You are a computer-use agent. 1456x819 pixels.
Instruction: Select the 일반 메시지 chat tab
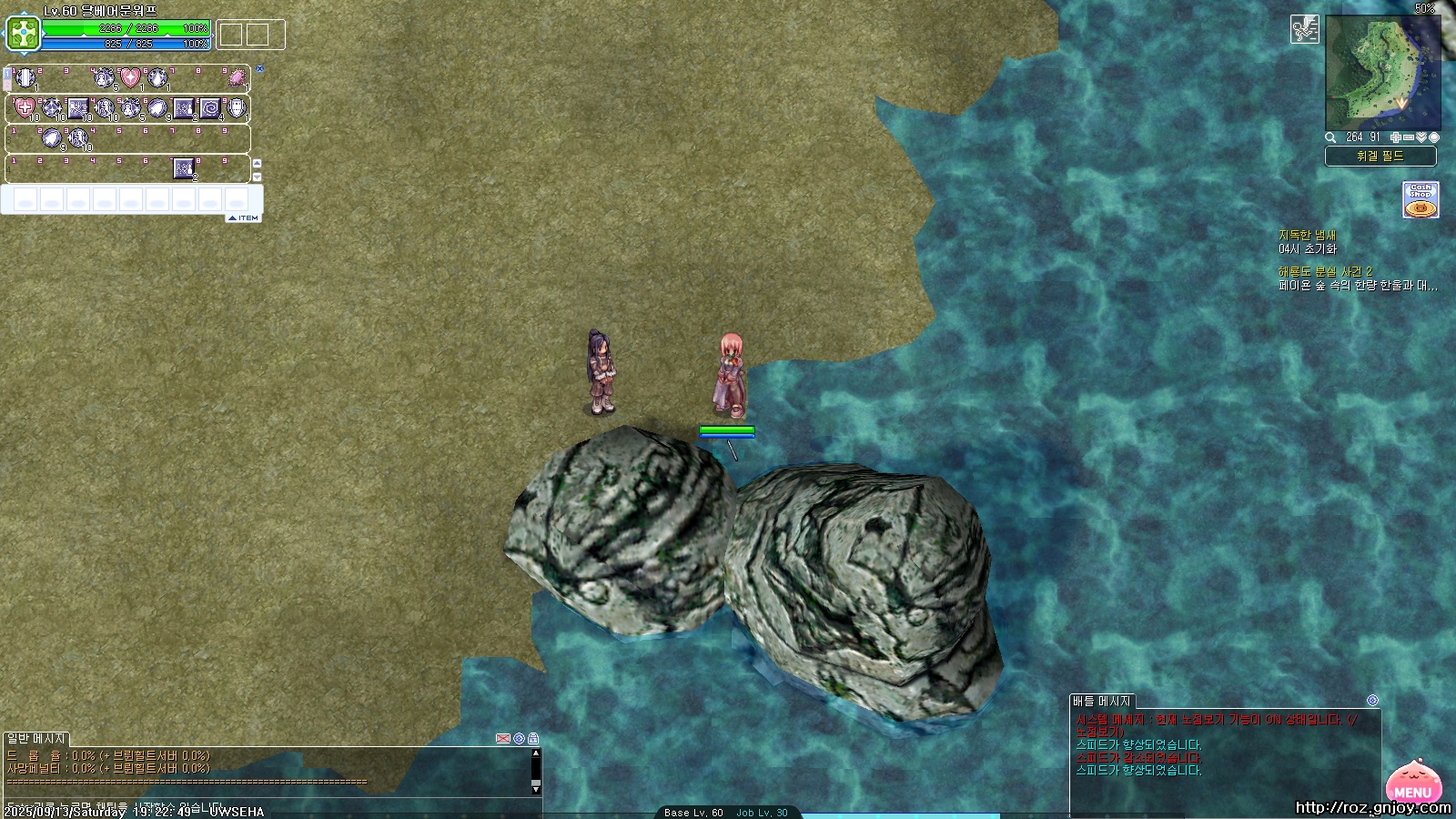[x=36, y=739]
